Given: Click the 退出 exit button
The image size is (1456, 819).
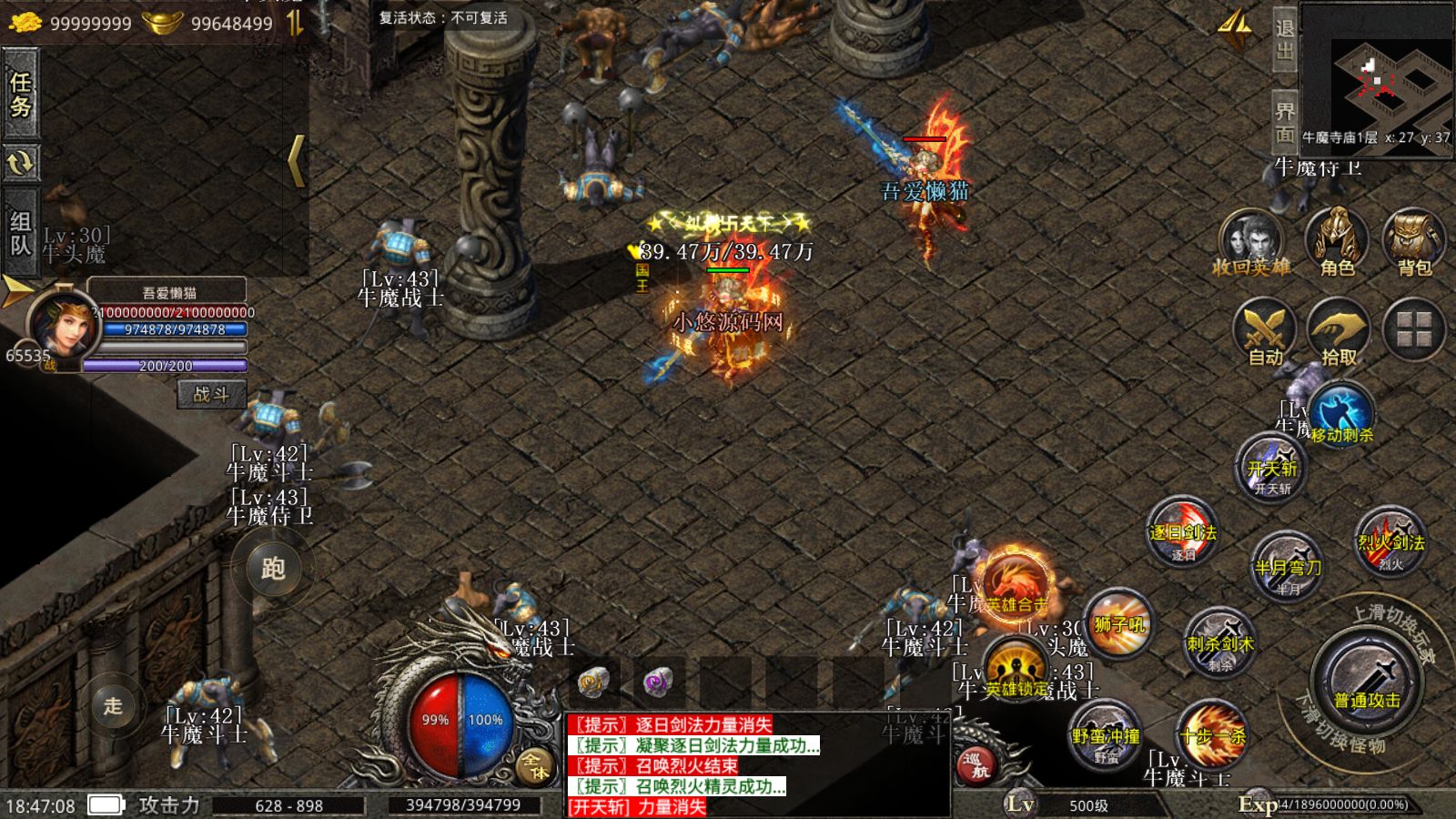Looking at the screenshot, I should click(x=1284, y=39).
